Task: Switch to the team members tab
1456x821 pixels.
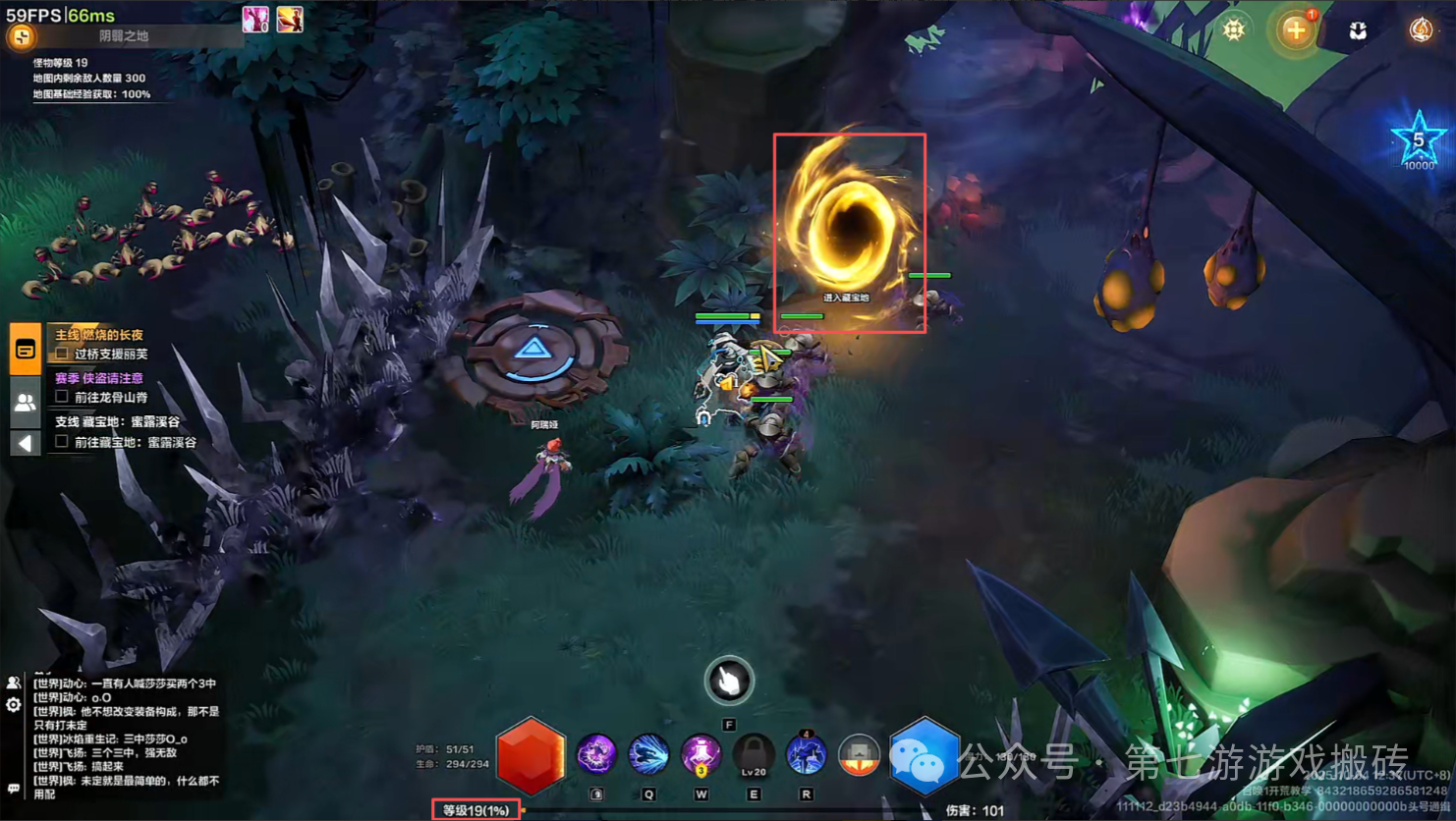Action: coord(26,402)
